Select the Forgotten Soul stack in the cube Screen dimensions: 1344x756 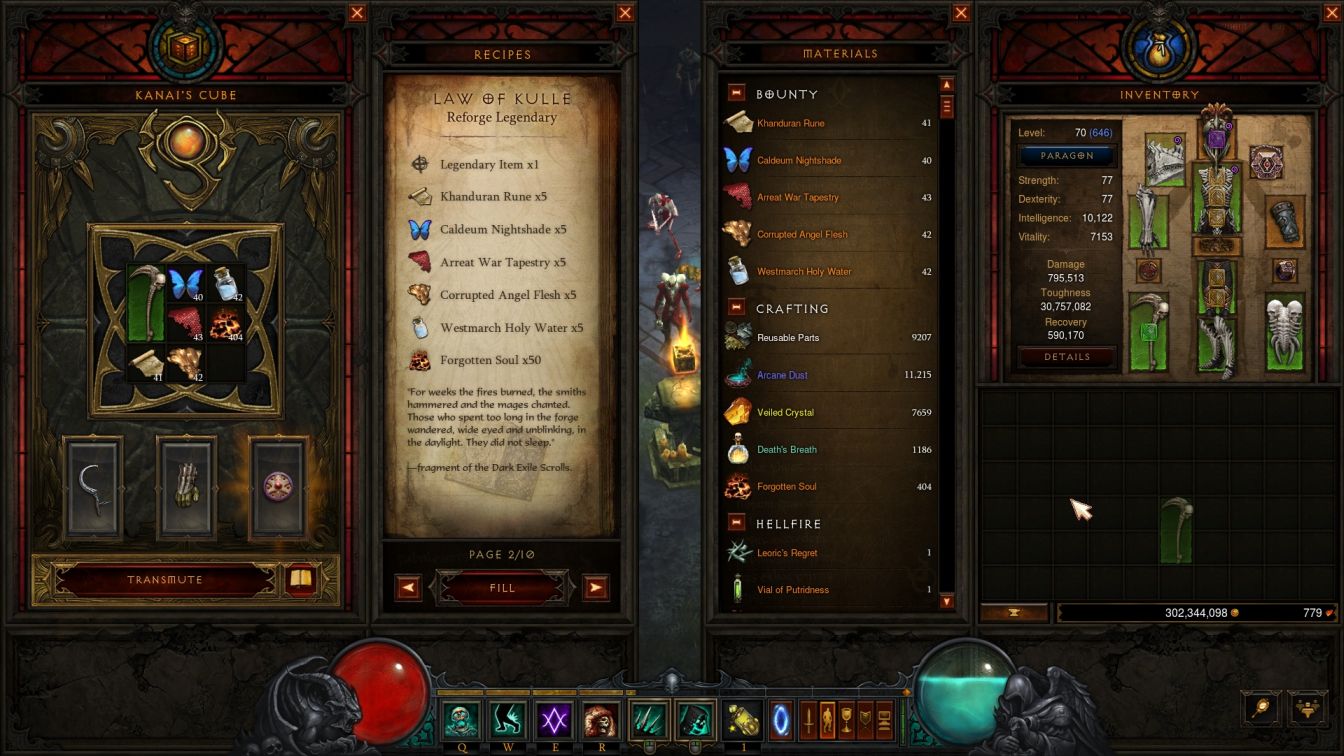tap(226, 325)
